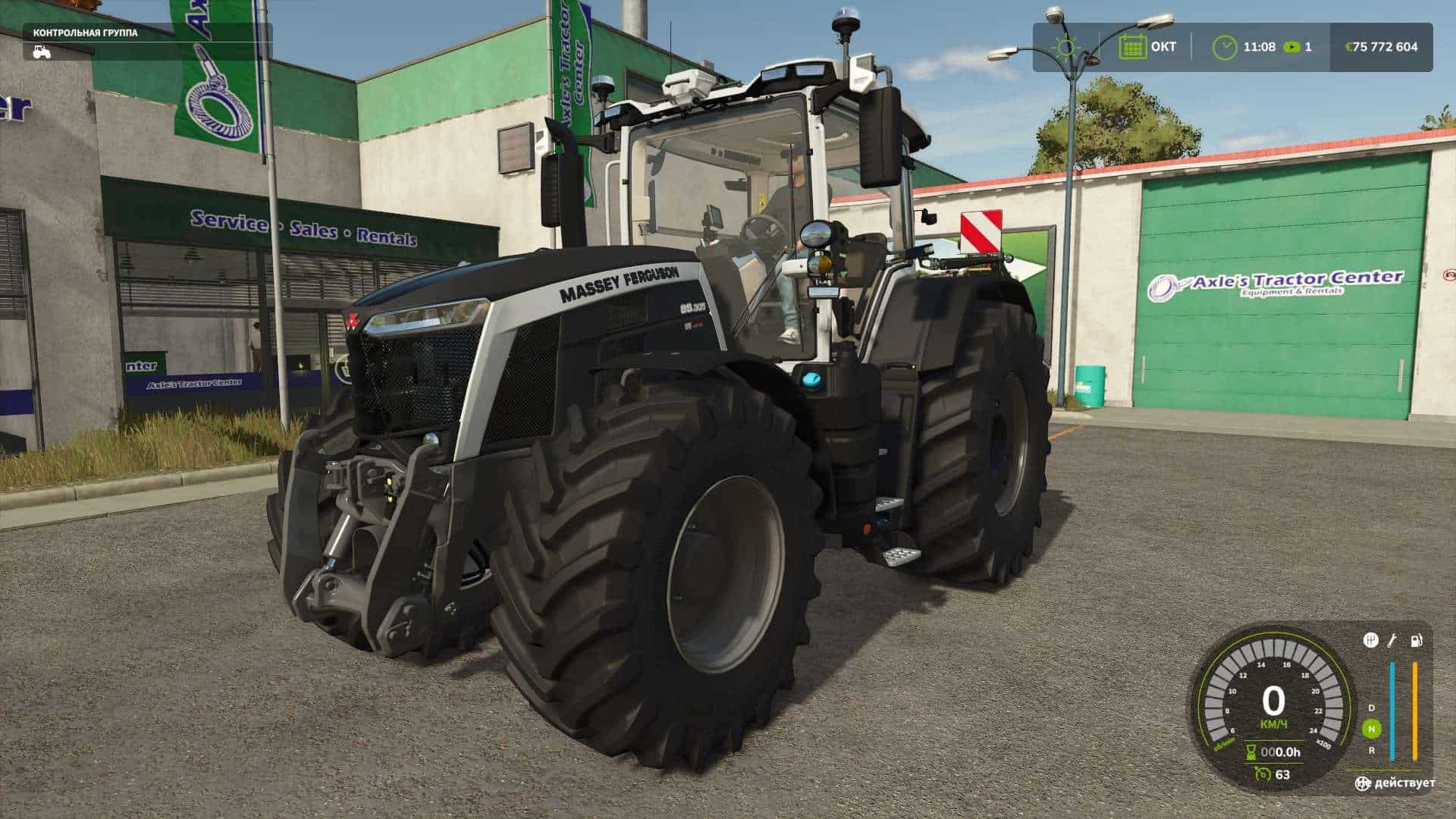
Task: Click the weather sun icon in top bar
Action: click(x=1065, y=45)
